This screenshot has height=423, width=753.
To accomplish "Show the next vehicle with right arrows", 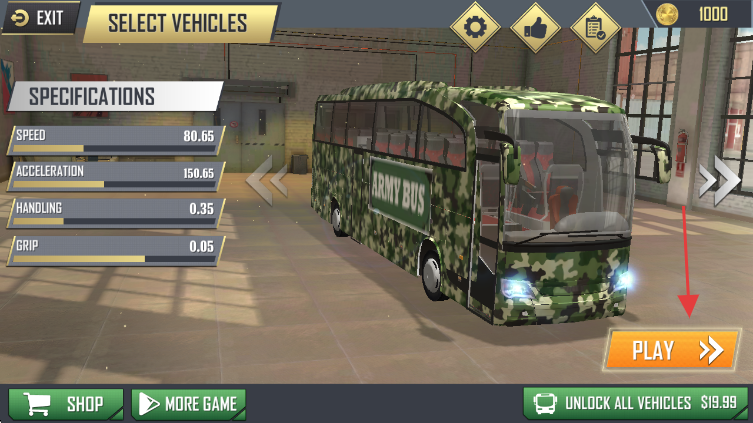I will pyautogui.click(x=719, y=180).
